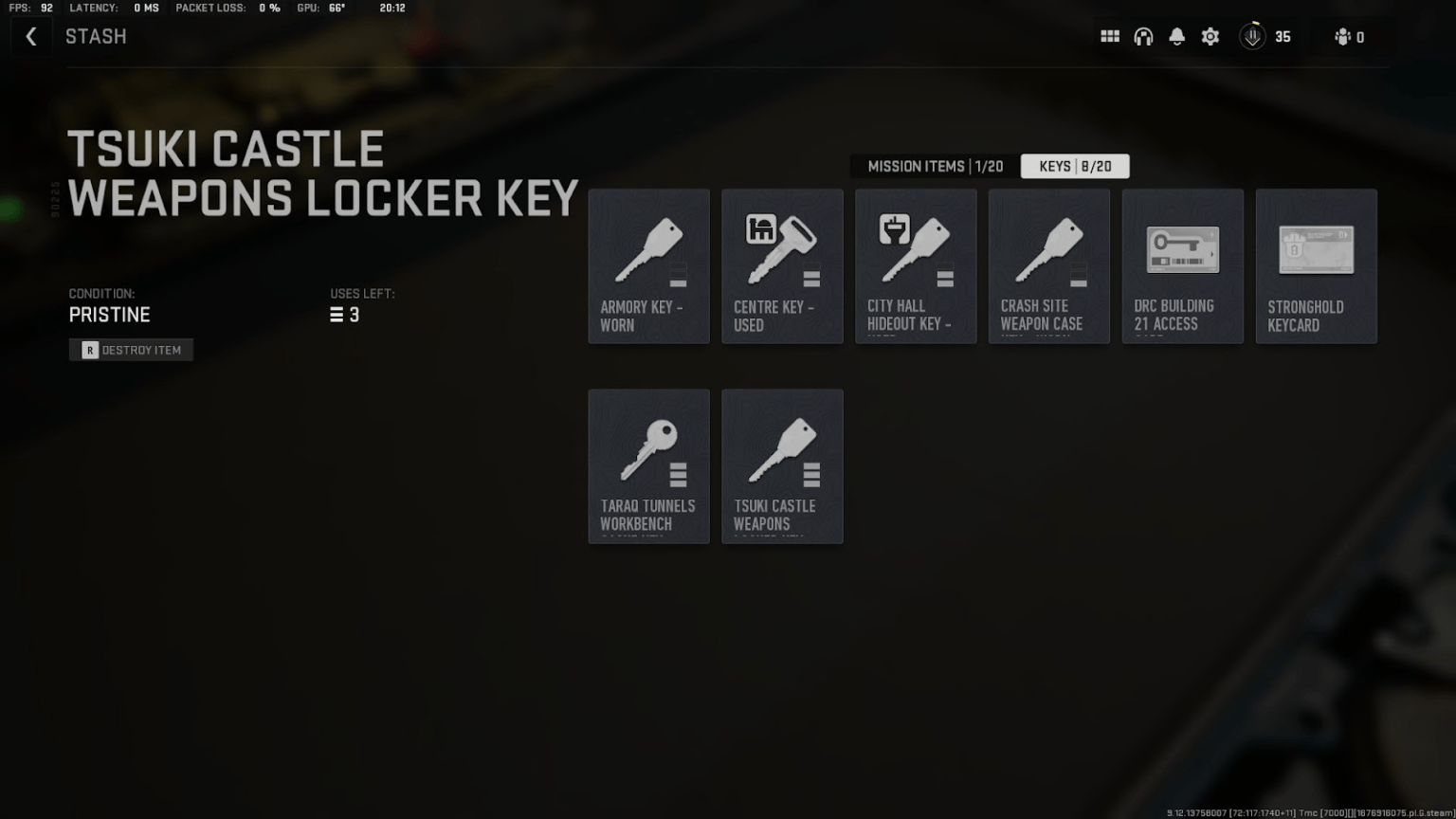This screenshot has height=819, width=1456.
Task: Click the back arrow next to Stash
Action: point(31,36)
